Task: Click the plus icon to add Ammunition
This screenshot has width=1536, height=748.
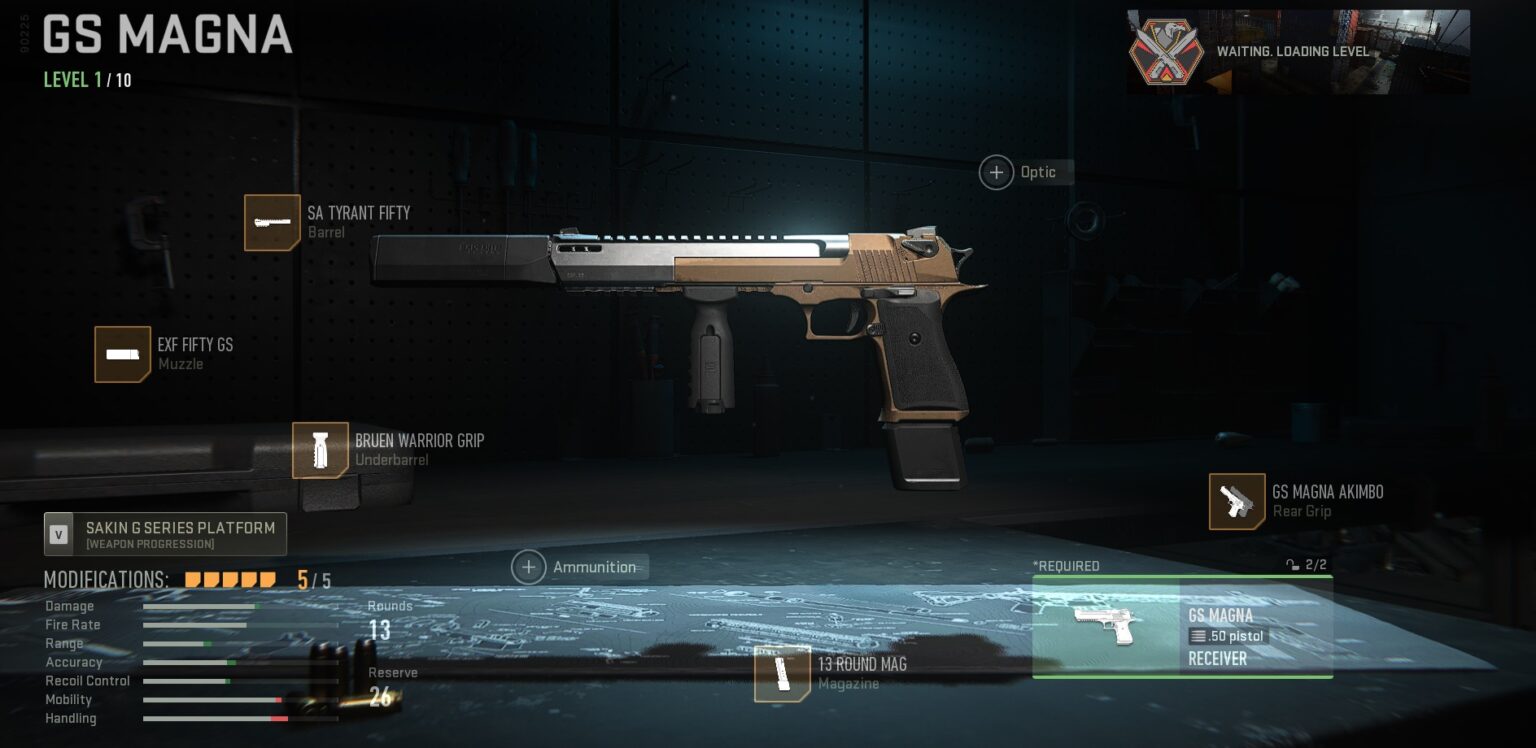Action: (528, 567)
